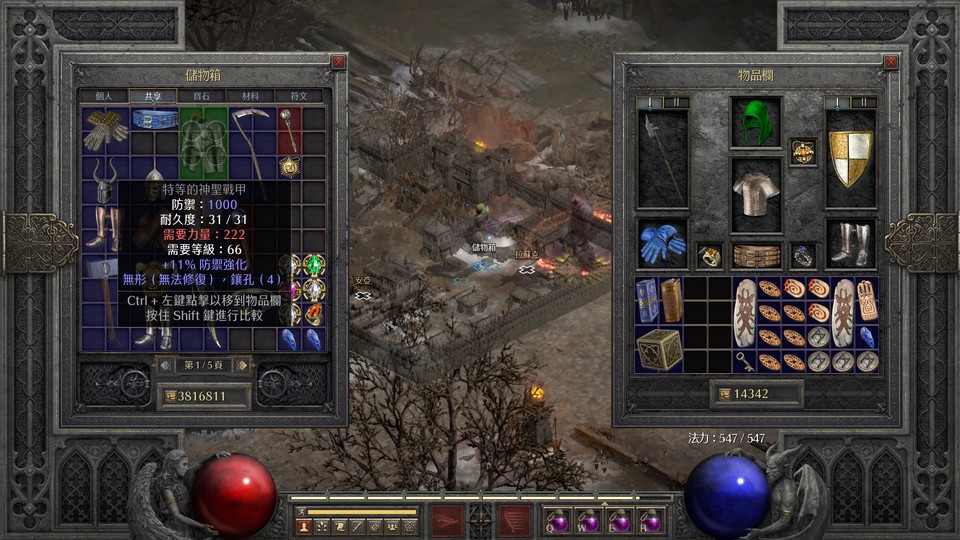Switch to the 個人 personal stash tab
This screenshot has height=540, width=960.
click(x=105, y=96)
